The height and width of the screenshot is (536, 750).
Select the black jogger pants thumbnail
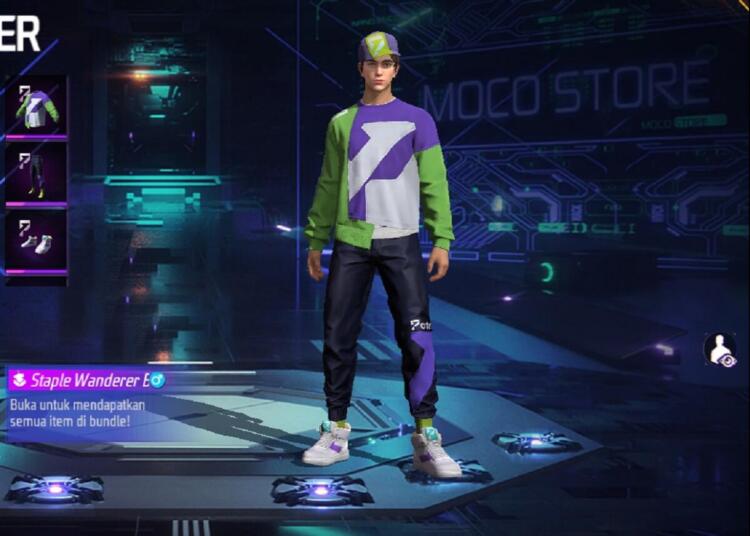[x=36, y=173]
